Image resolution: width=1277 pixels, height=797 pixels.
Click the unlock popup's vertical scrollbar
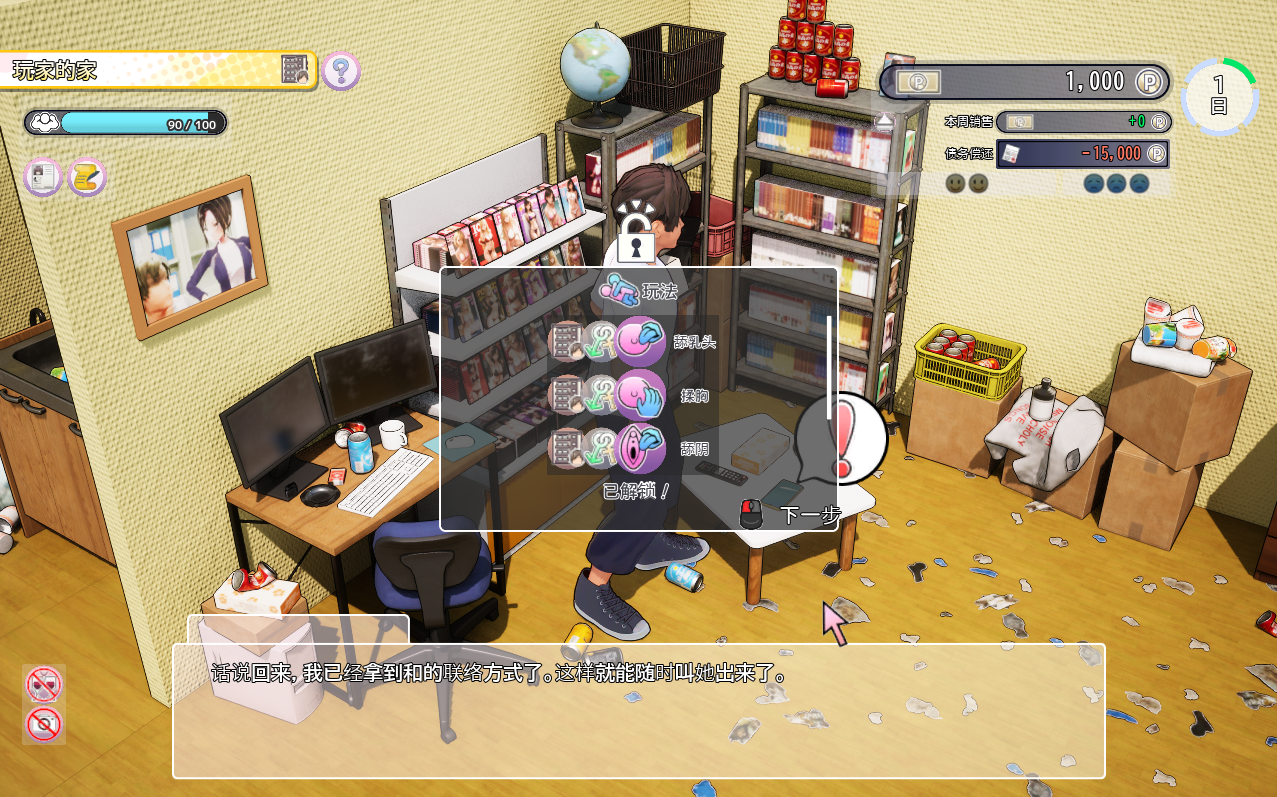pos(829,358)
